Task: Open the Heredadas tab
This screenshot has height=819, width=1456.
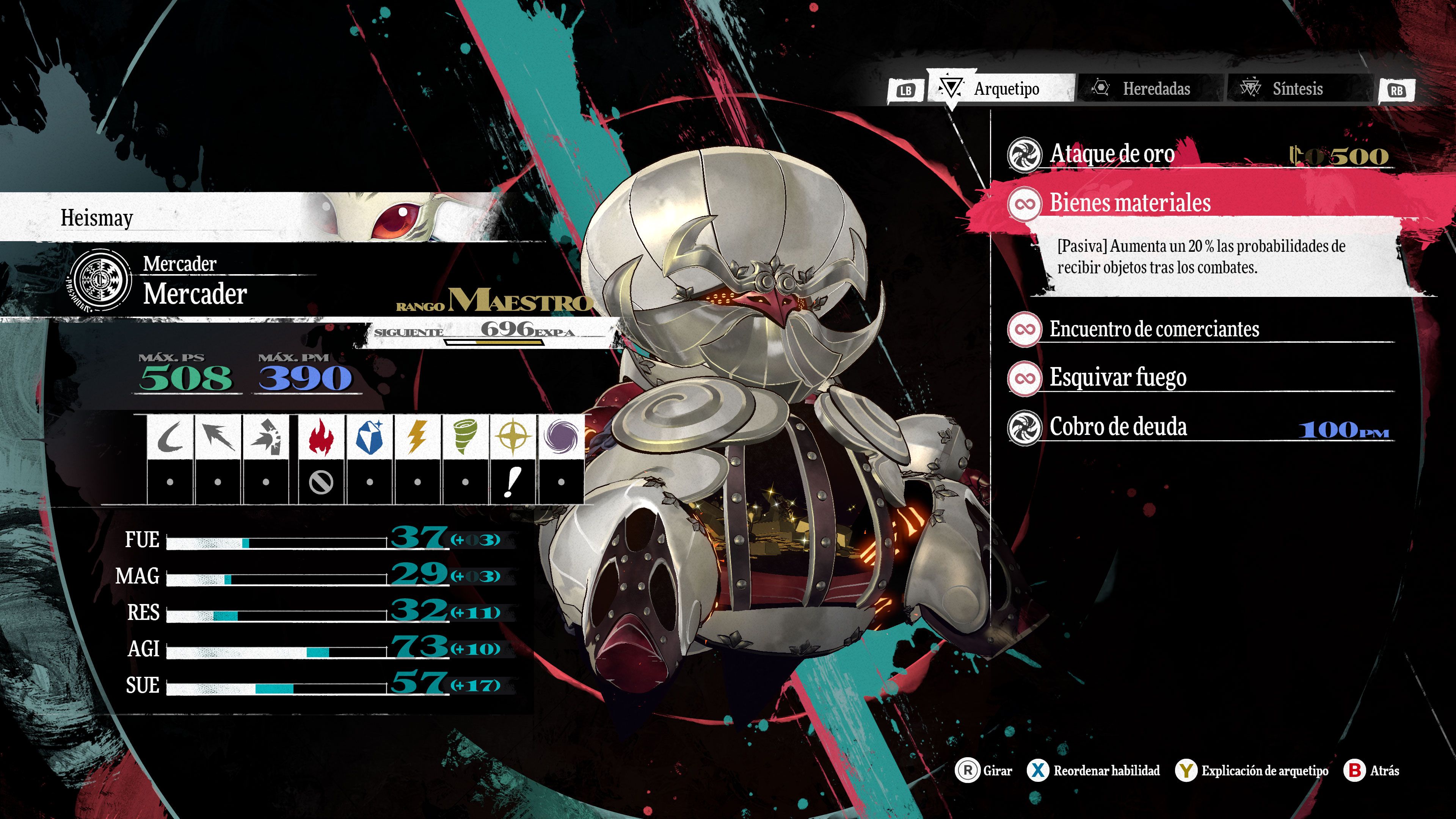Action: 1147,89
